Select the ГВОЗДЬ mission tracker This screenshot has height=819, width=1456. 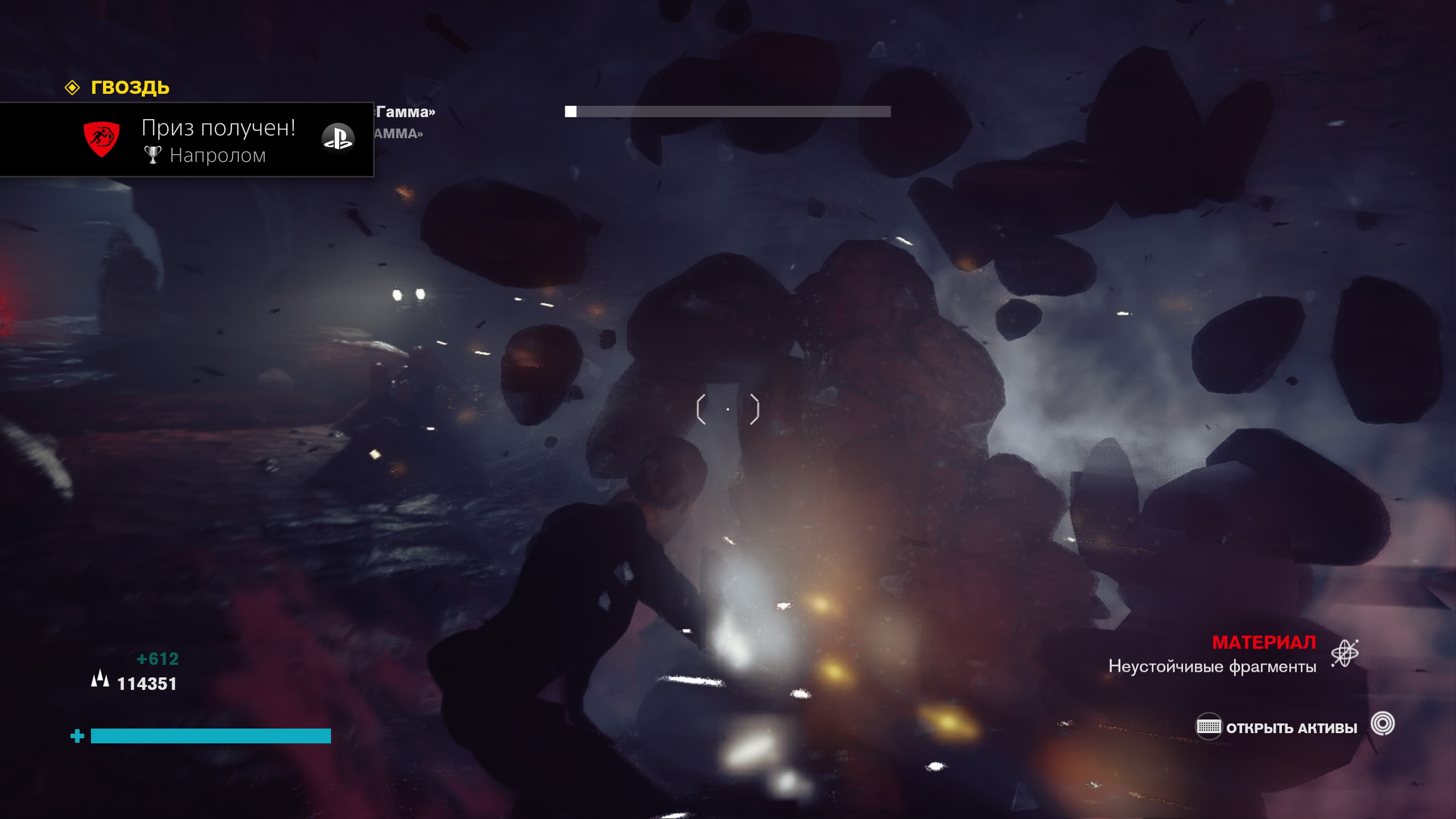click(129, 88)
